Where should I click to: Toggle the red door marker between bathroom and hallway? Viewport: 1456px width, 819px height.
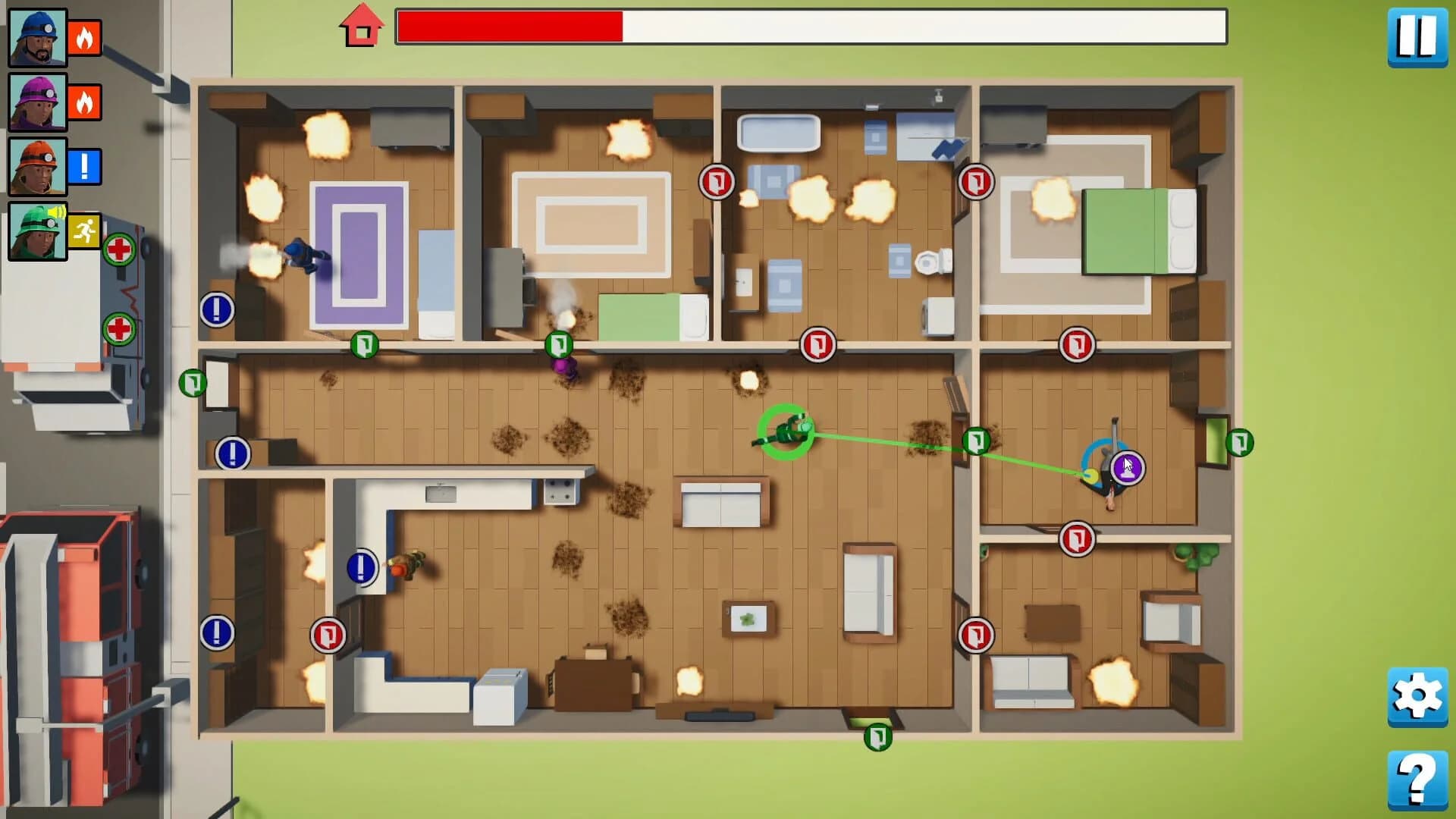click(820, 345)
